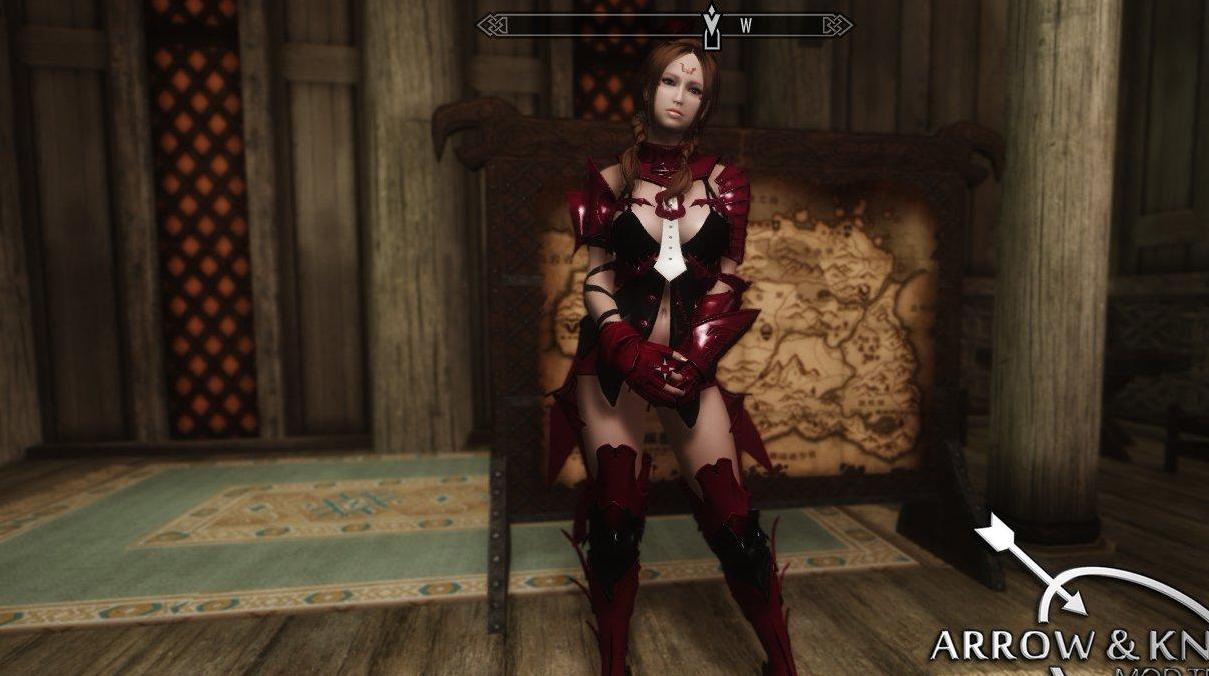This screenshot has height=676, width=1209.
Task: Click the compass bar on the HUD
Action: 664,25
